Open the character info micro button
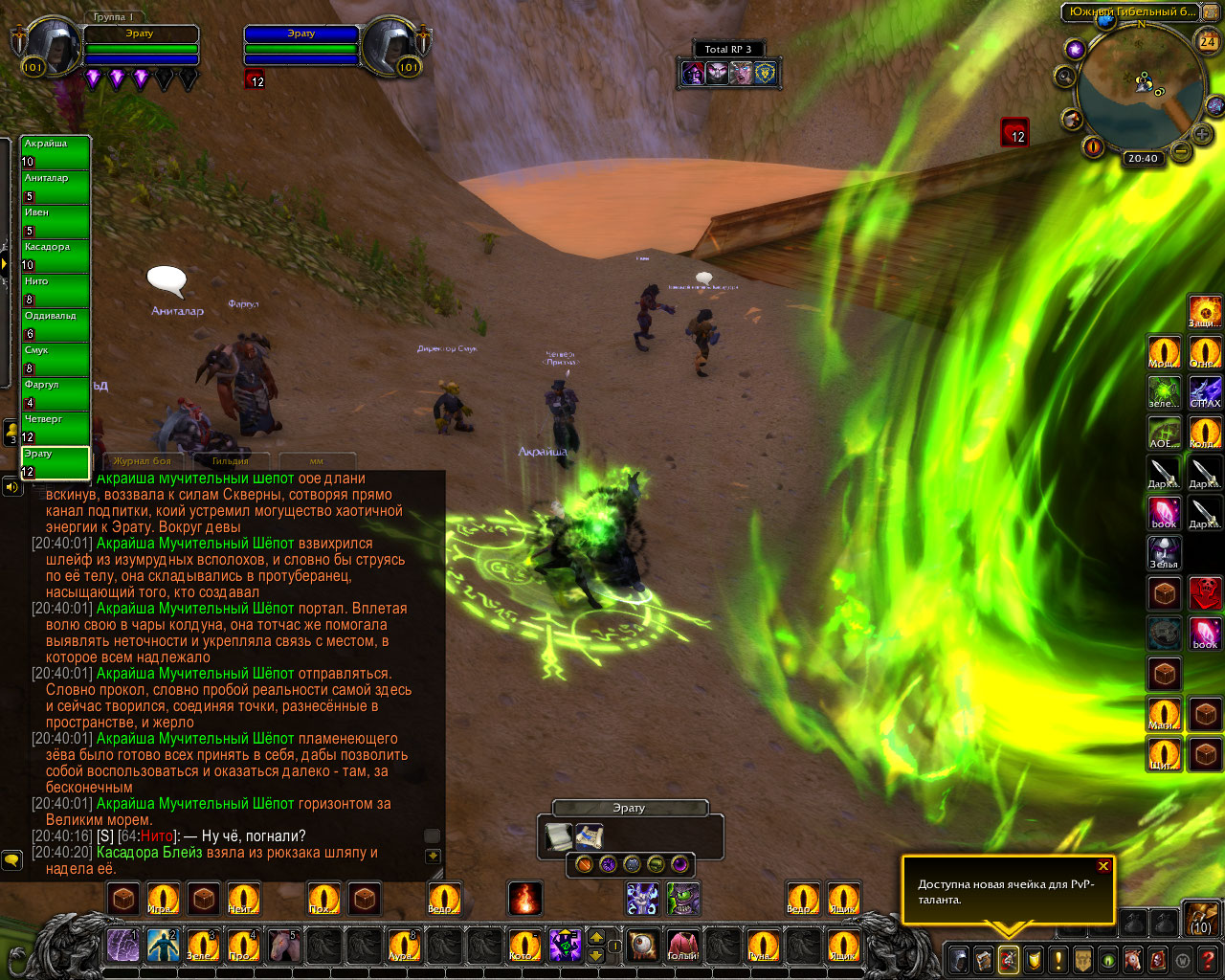This screenshot has width=1225, height=980. click(x=959, y=959)
